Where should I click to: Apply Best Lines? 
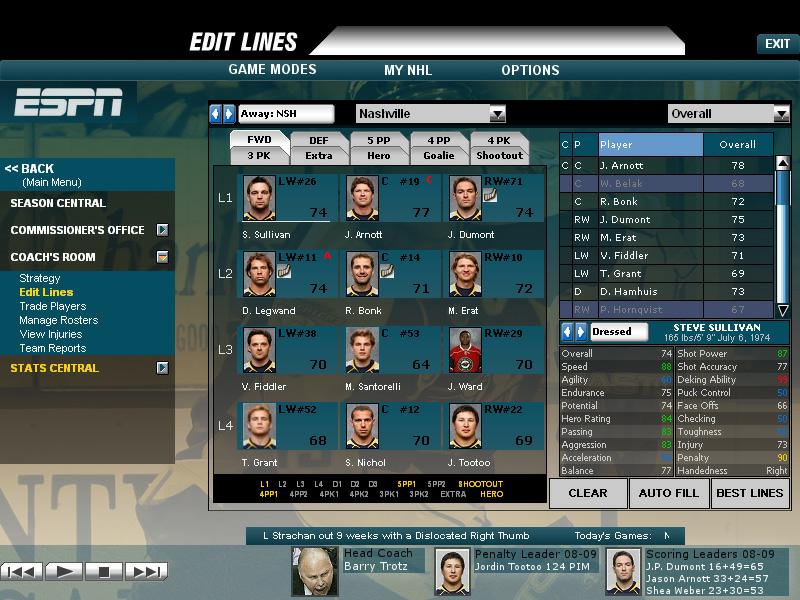tap(750, 493)
